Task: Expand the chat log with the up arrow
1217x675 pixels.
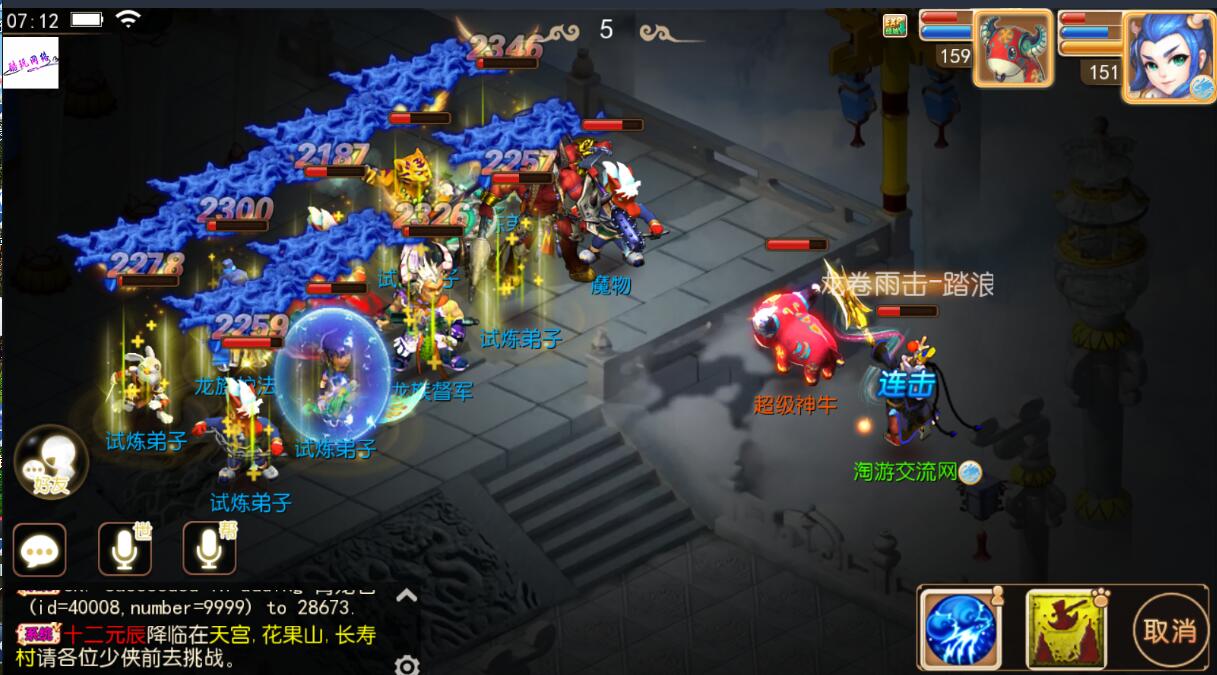Action: click(406, 597)
